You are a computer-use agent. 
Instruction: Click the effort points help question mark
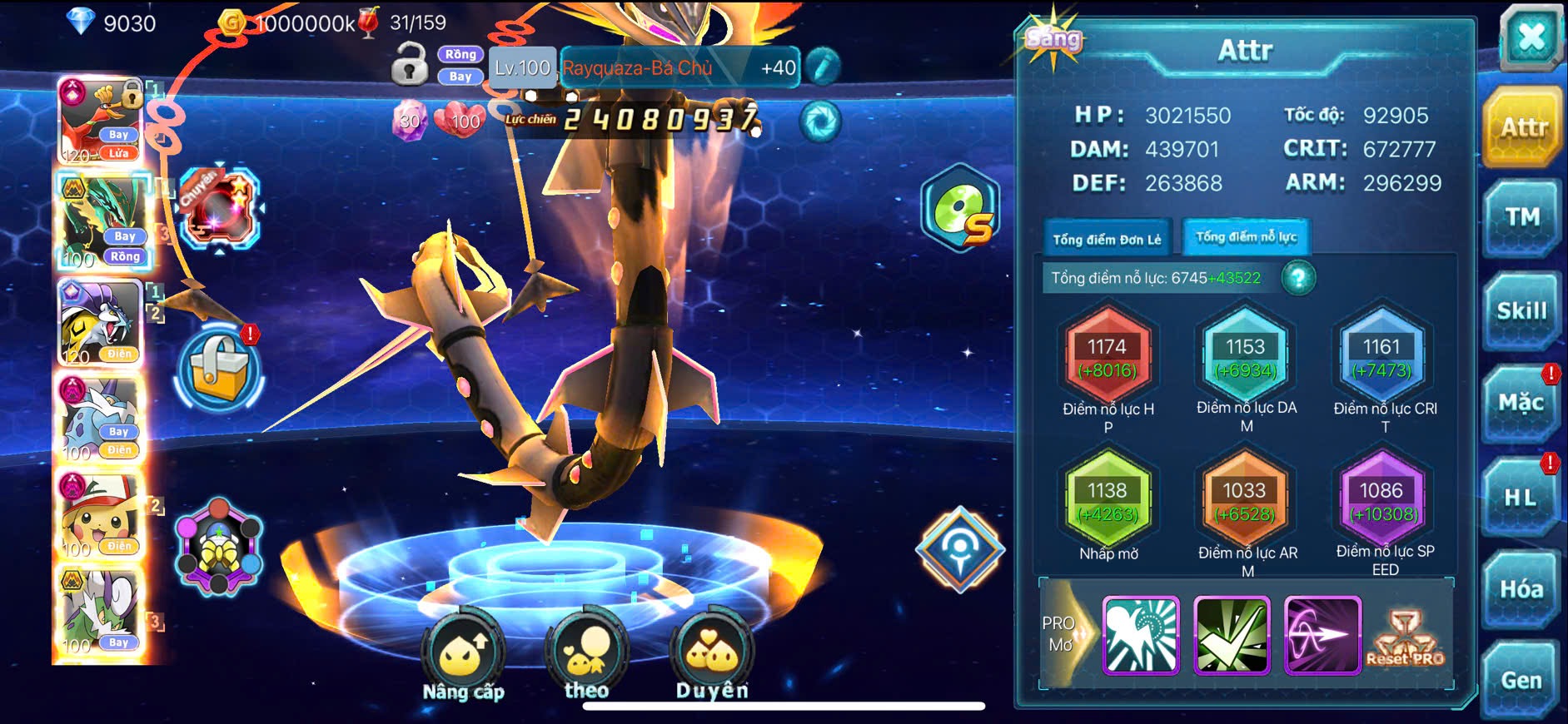coord(1297,278)
